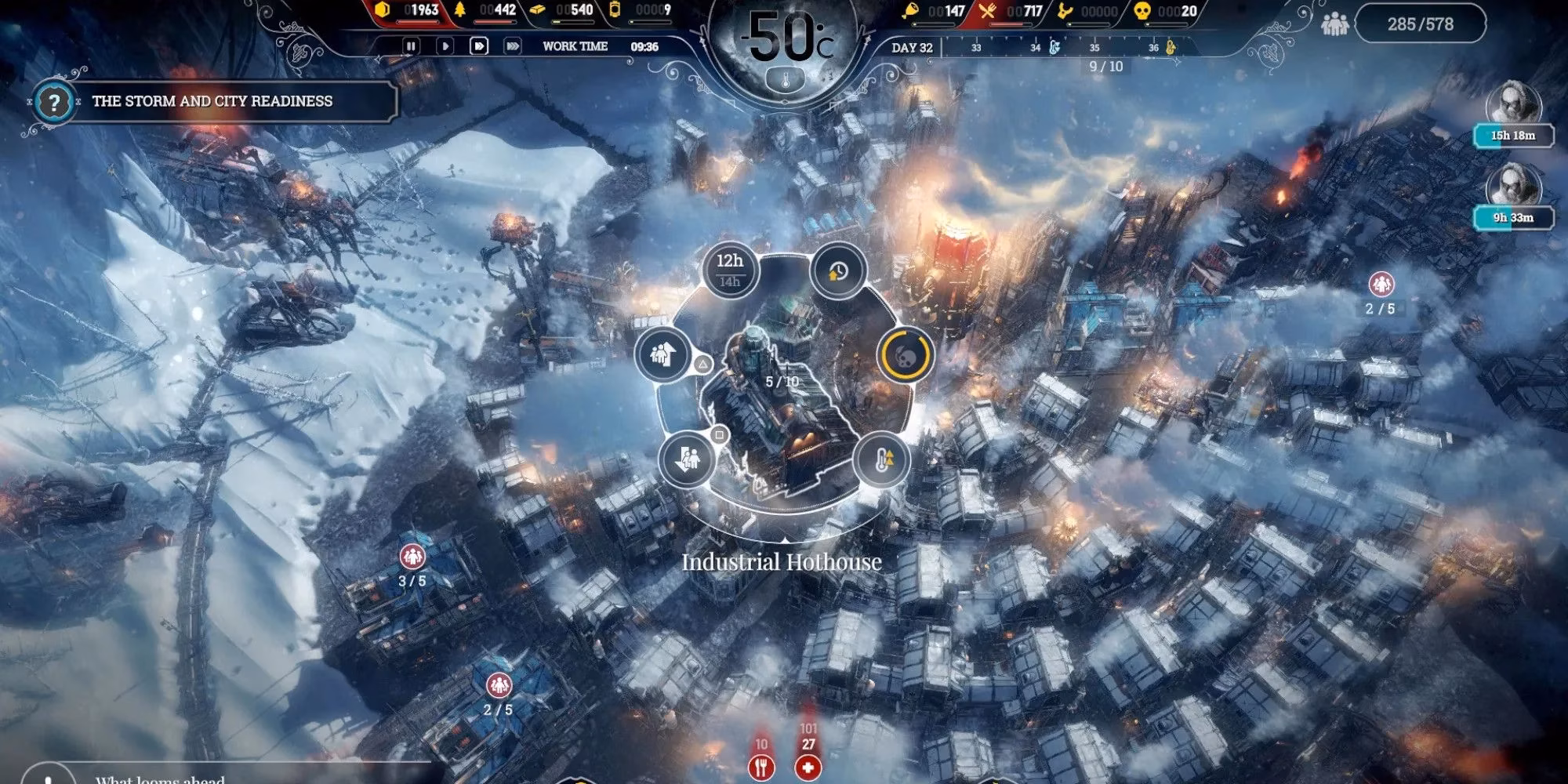Screen dimensions: 1568x784
Task: Toggle the 12h/14h extended shift button
Action: tap(729, 270)
